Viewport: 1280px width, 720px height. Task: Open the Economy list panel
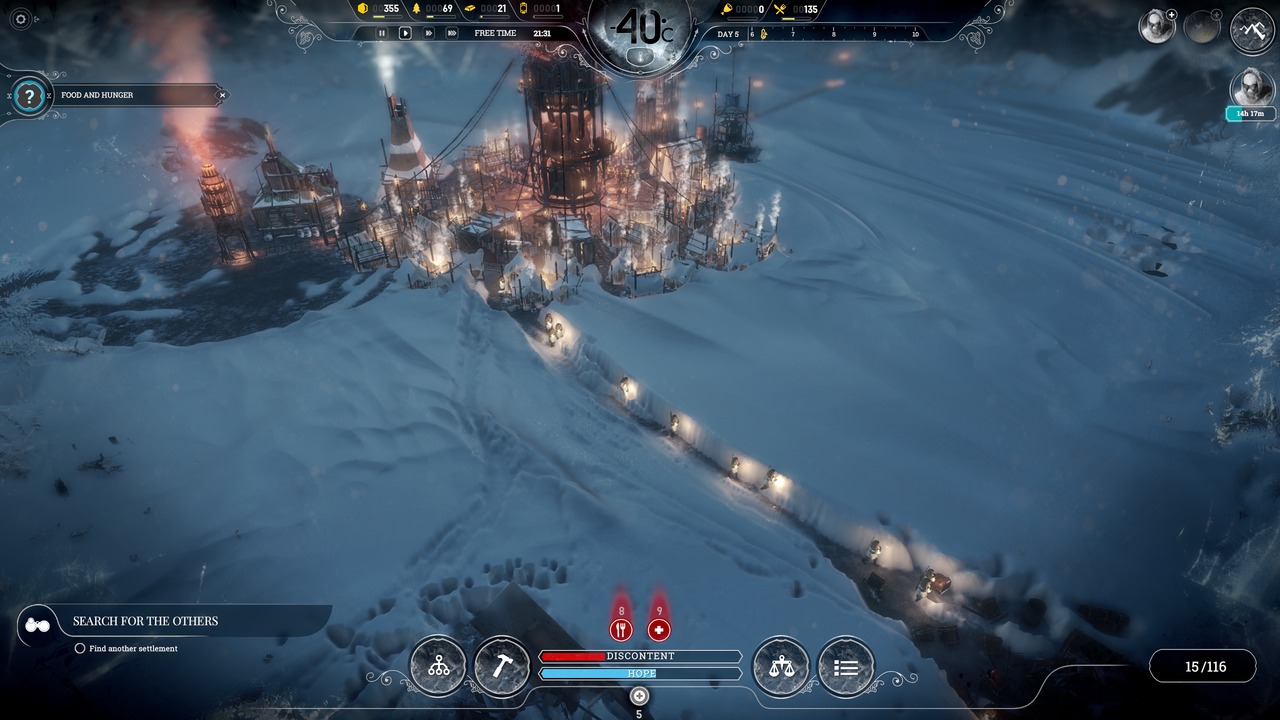[846, 666]
